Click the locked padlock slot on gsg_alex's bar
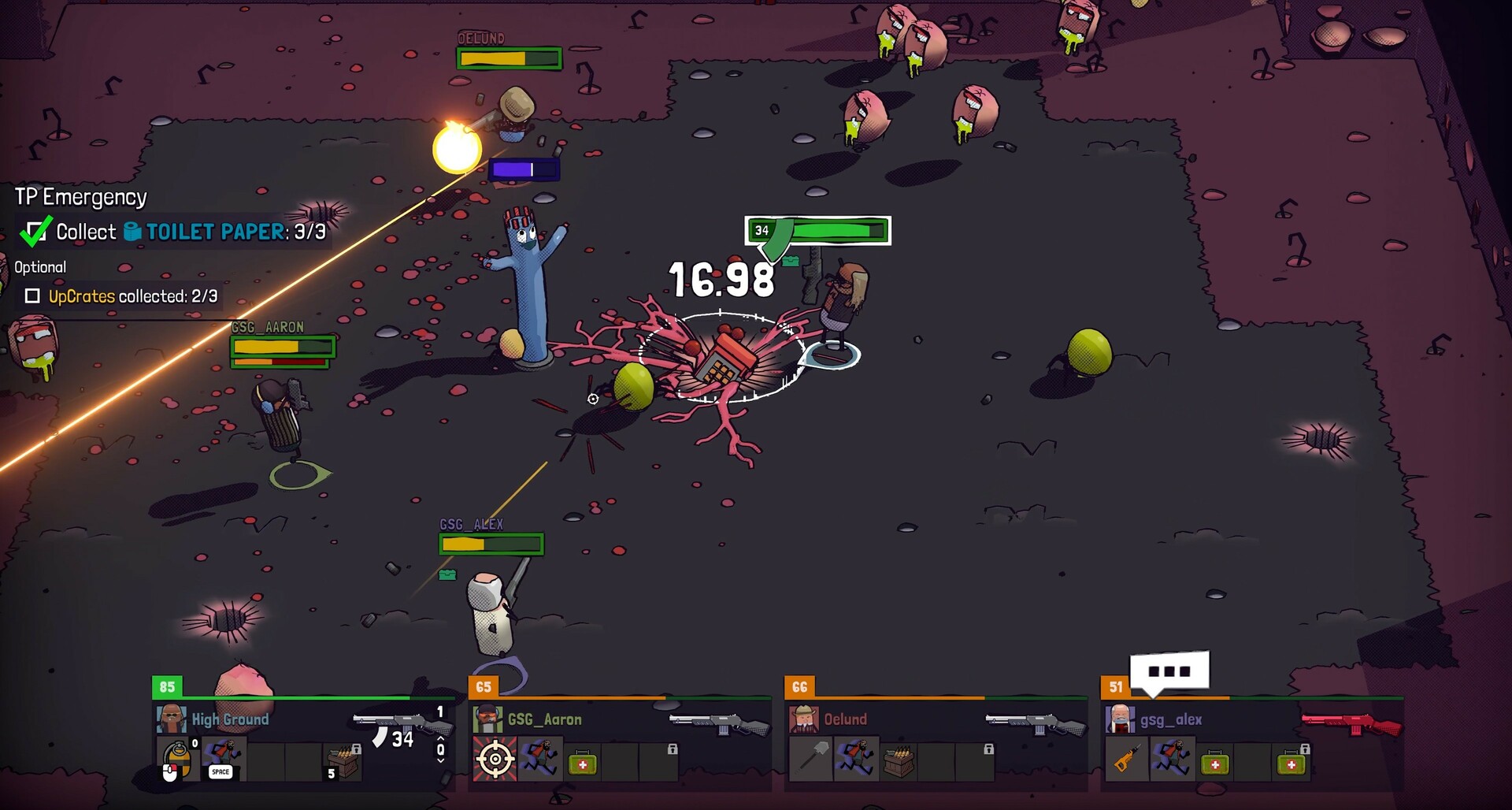1512x810 pixels. (x=1305, y=750)
